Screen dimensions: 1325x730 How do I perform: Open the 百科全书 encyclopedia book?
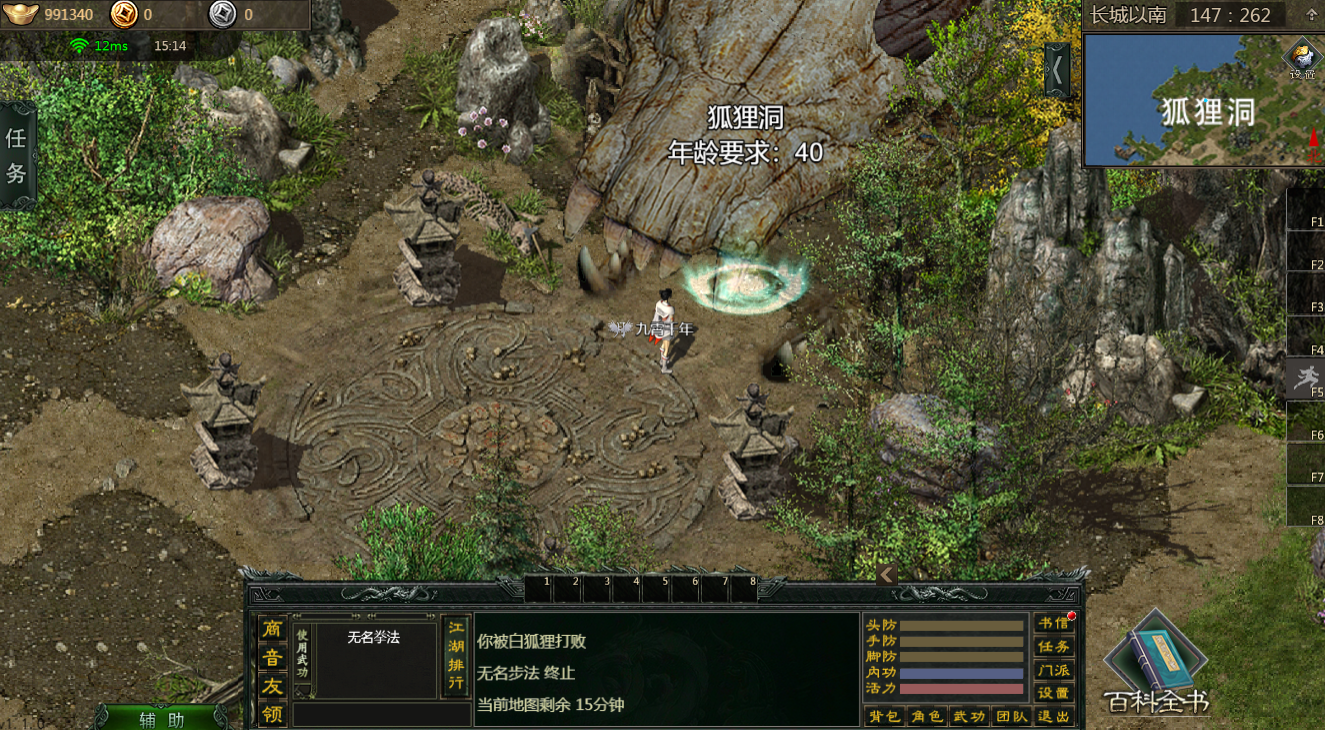coord(1157,666)
